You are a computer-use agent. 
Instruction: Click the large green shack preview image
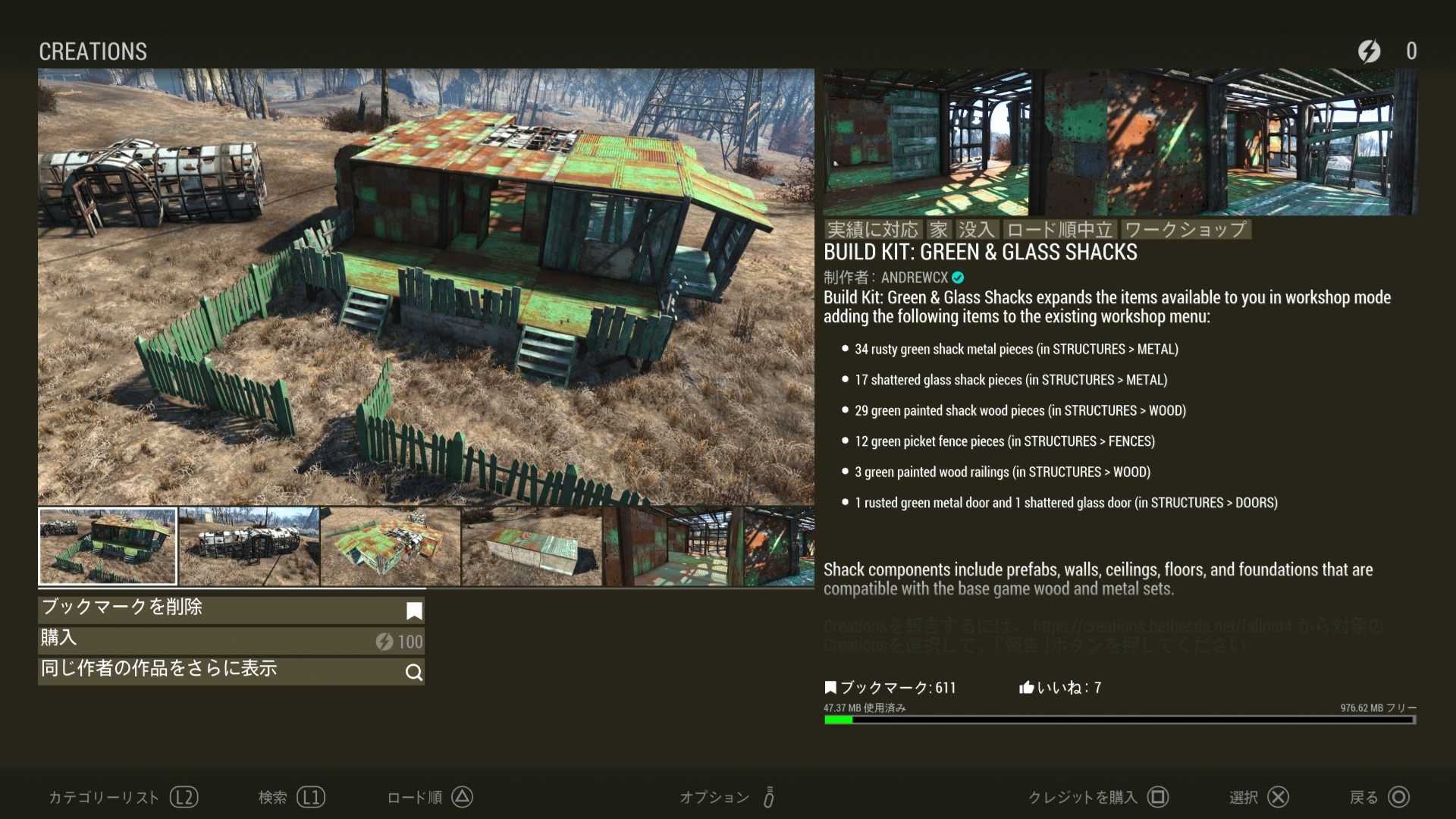pyautogui.click(x=426, y=287)
